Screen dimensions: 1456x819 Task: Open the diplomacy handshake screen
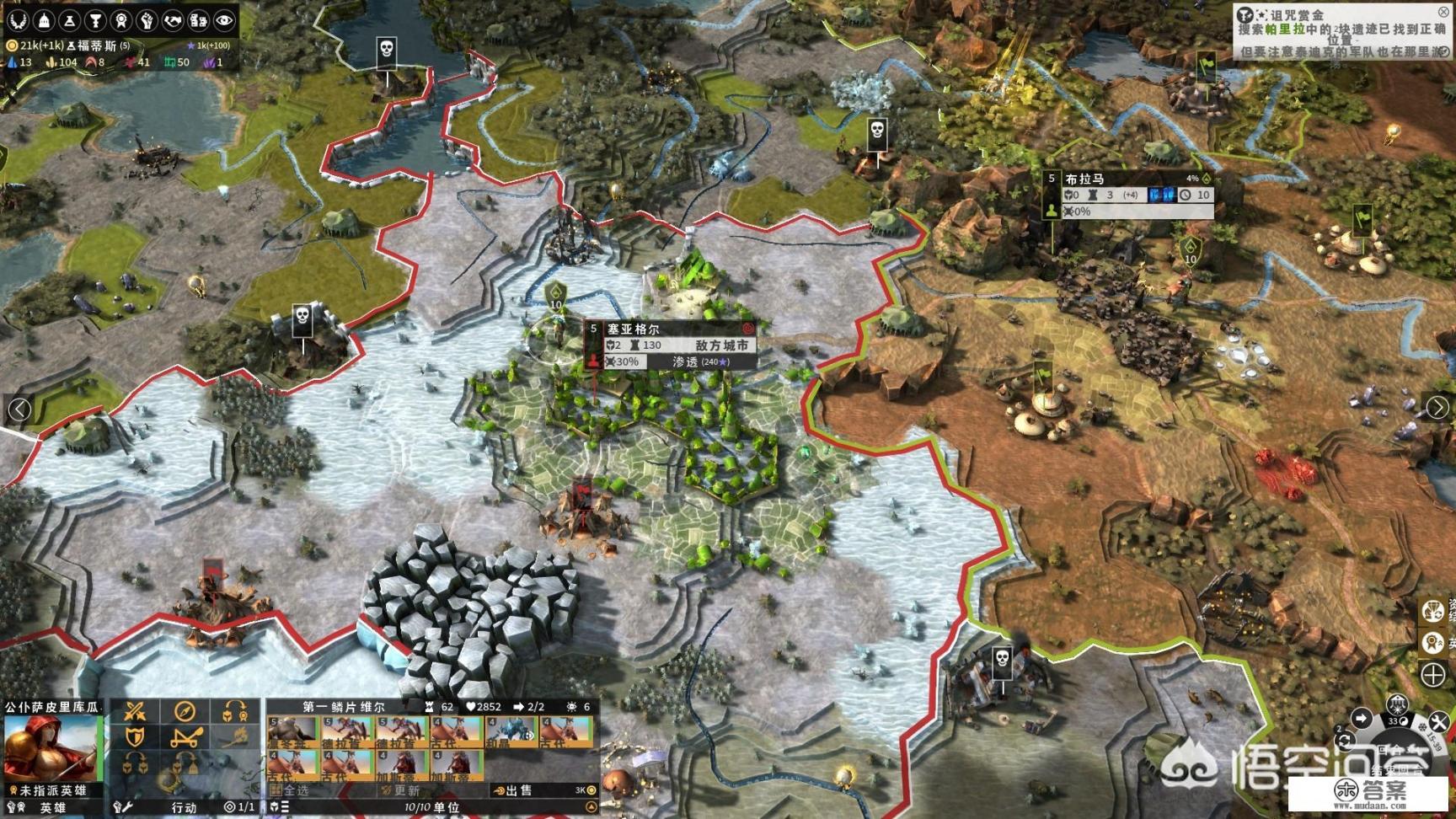coord(173,20)
